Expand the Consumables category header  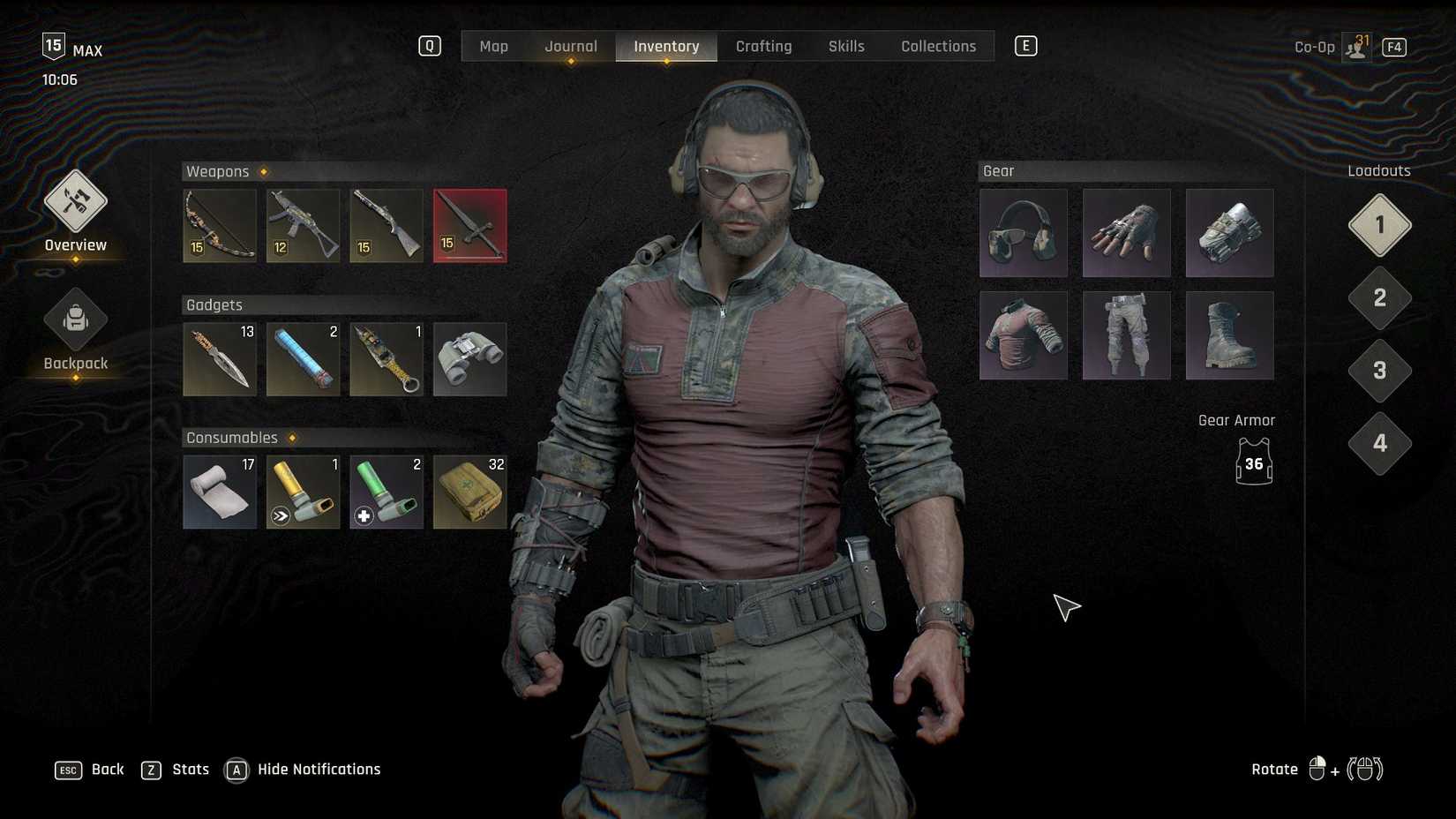click(232, 437)
